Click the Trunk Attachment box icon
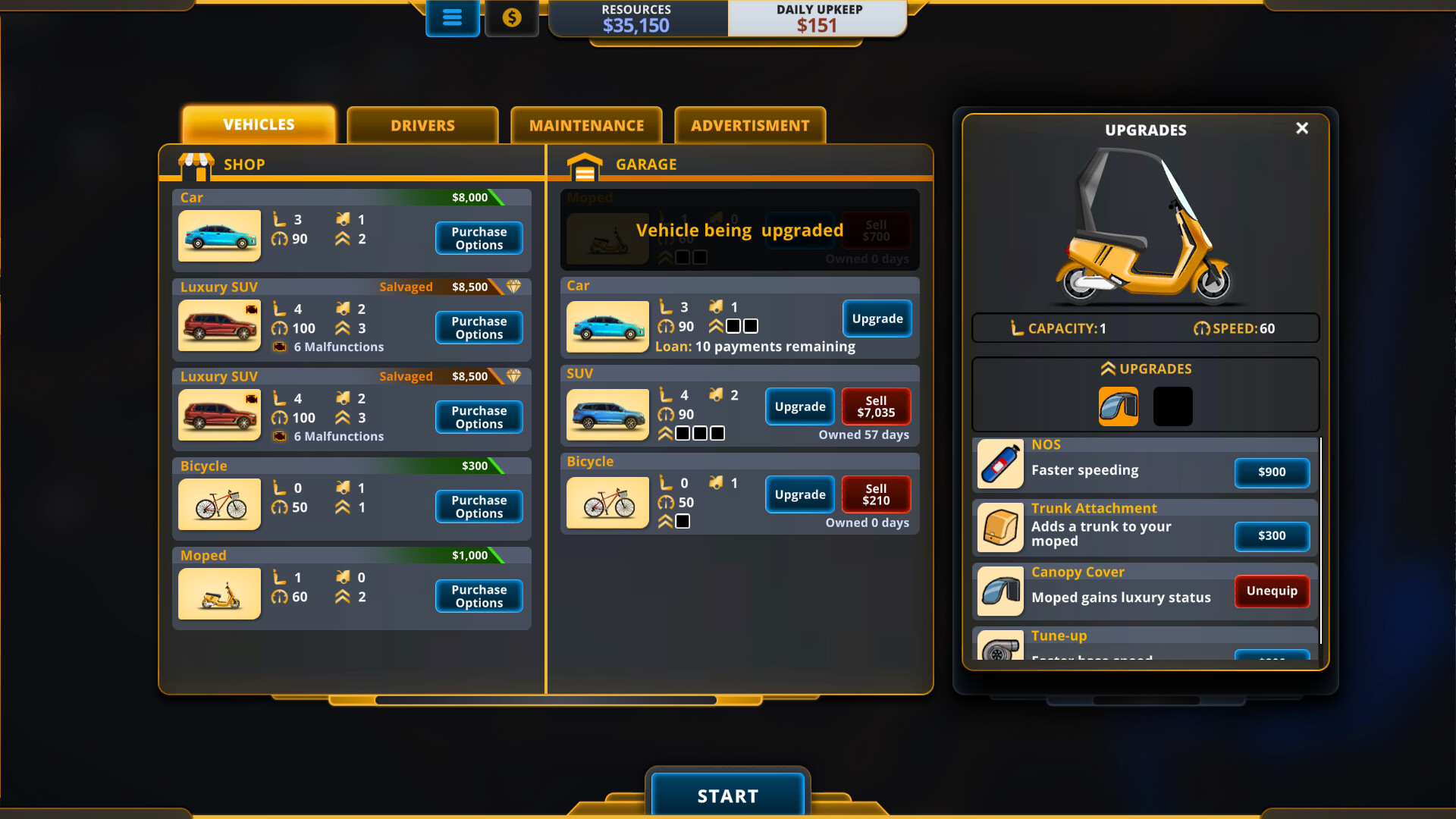Viewport: 1456px width, 819px height. click(x=1000, y=528)
